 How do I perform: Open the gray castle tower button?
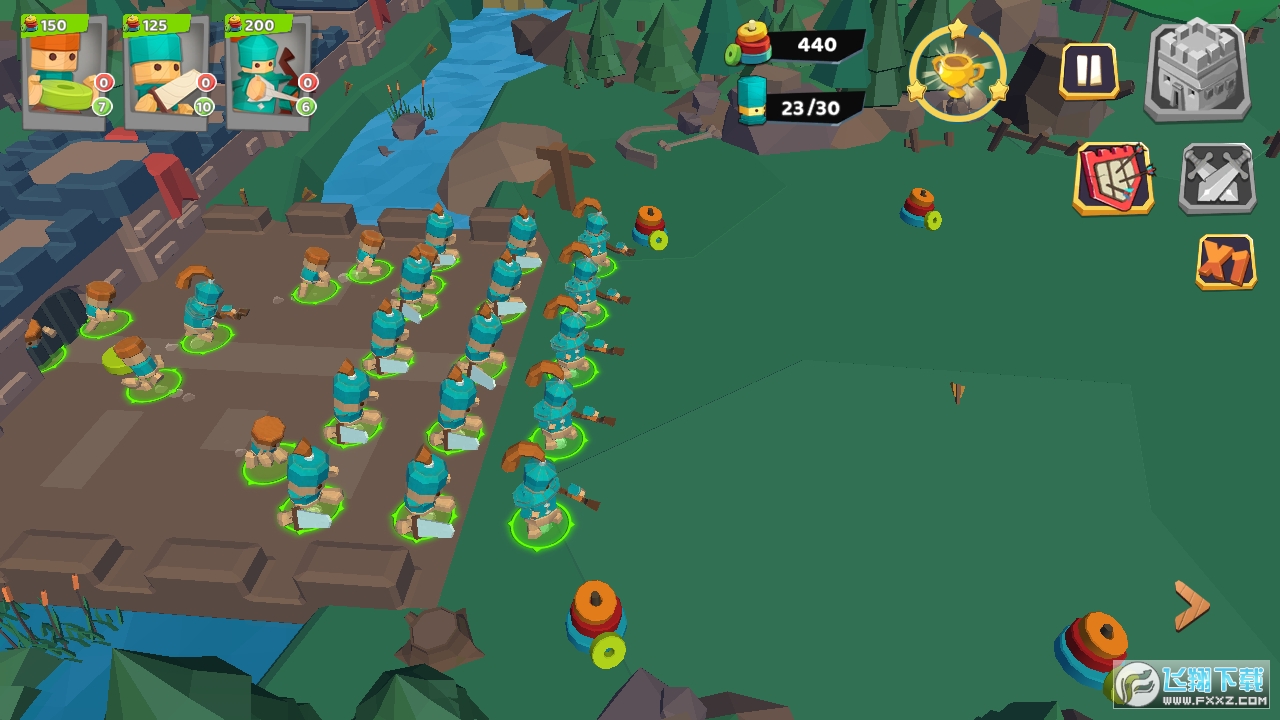tap(1198, 71)
